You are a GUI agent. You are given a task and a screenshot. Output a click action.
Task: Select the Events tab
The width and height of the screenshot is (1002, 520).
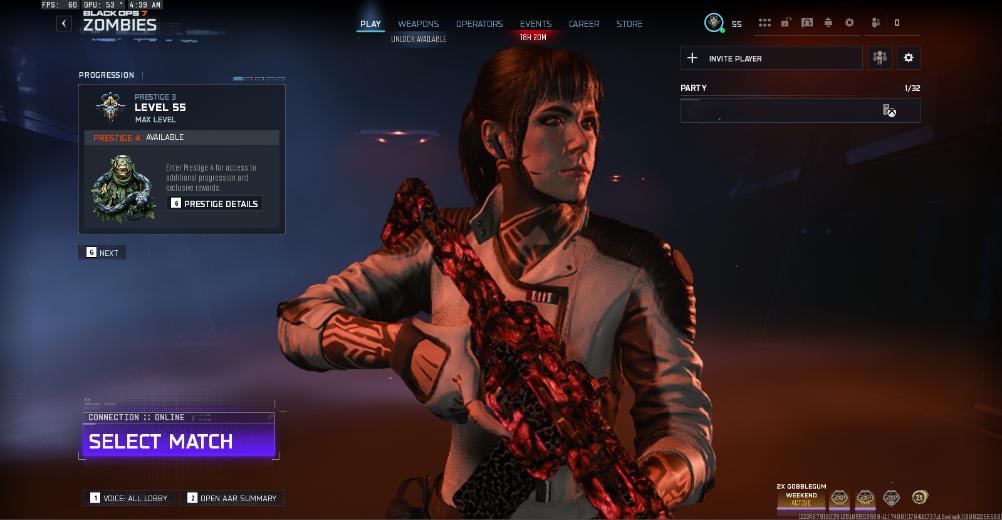click(535, 24)
